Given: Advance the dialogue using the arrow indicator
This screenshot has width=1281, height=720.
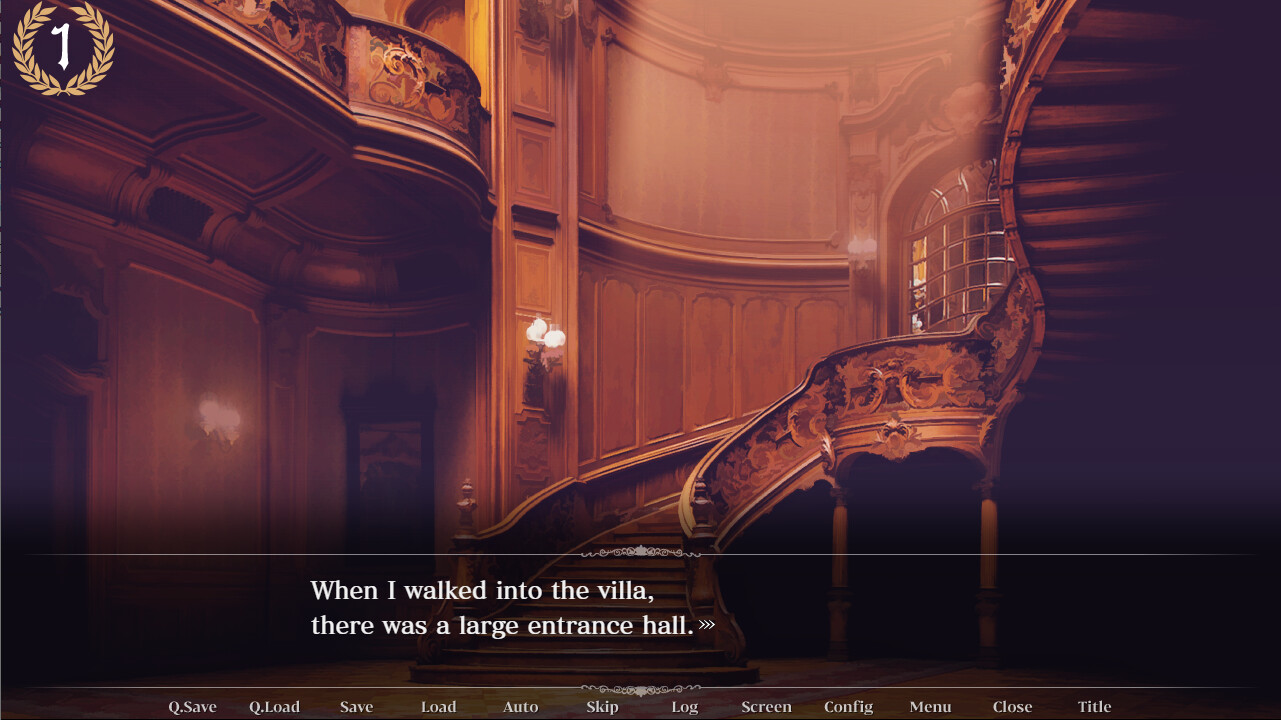Looking at the screenshot, I should tap(707, 625).
